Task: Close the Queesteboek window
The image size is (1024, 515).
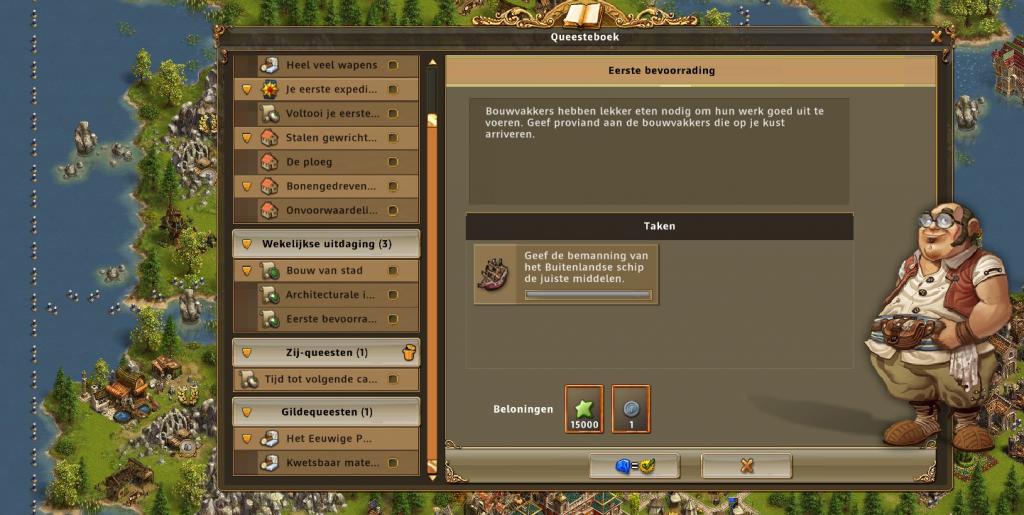Action: click(x=936, y=37)
